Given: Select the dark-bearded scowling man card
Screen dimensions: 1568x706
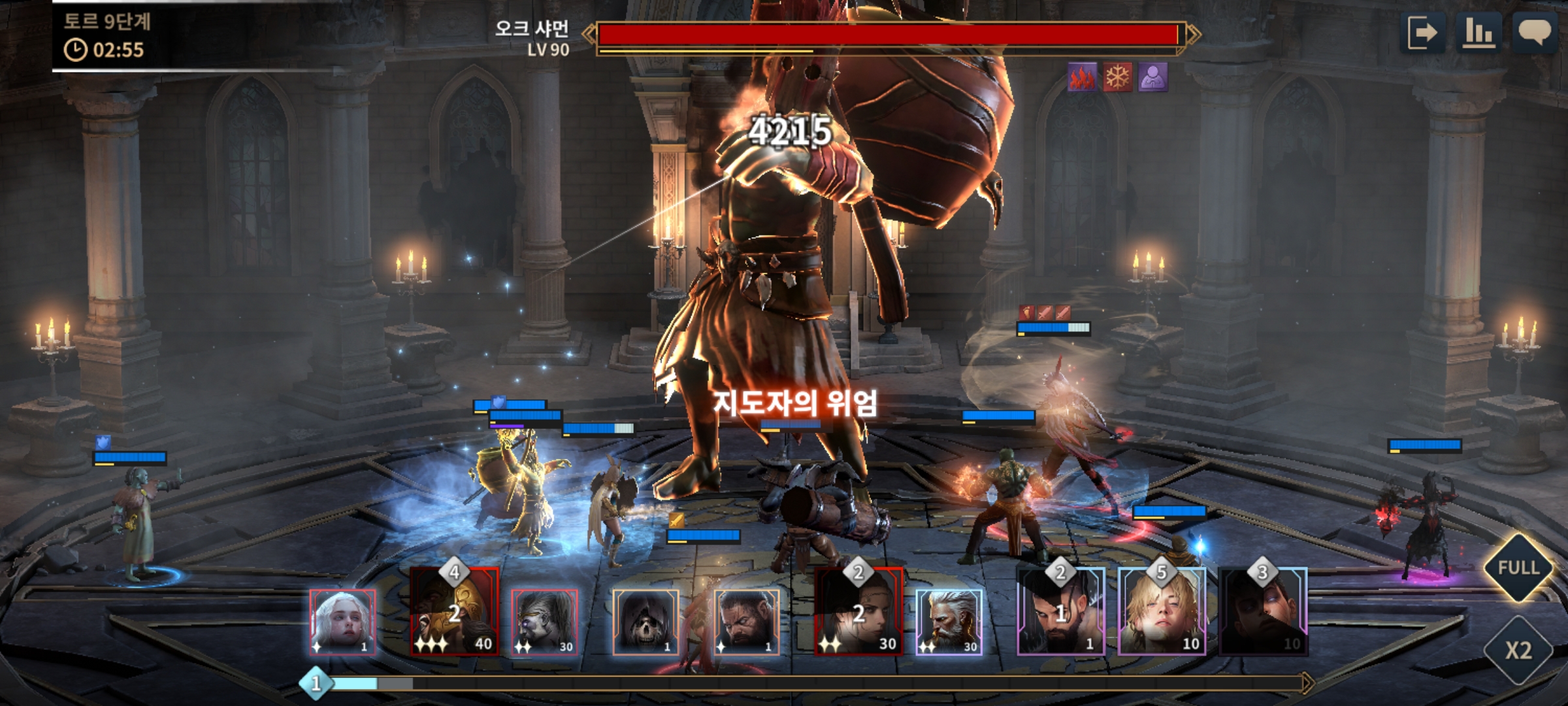Looking at the screenshot, I should point(746,622).
